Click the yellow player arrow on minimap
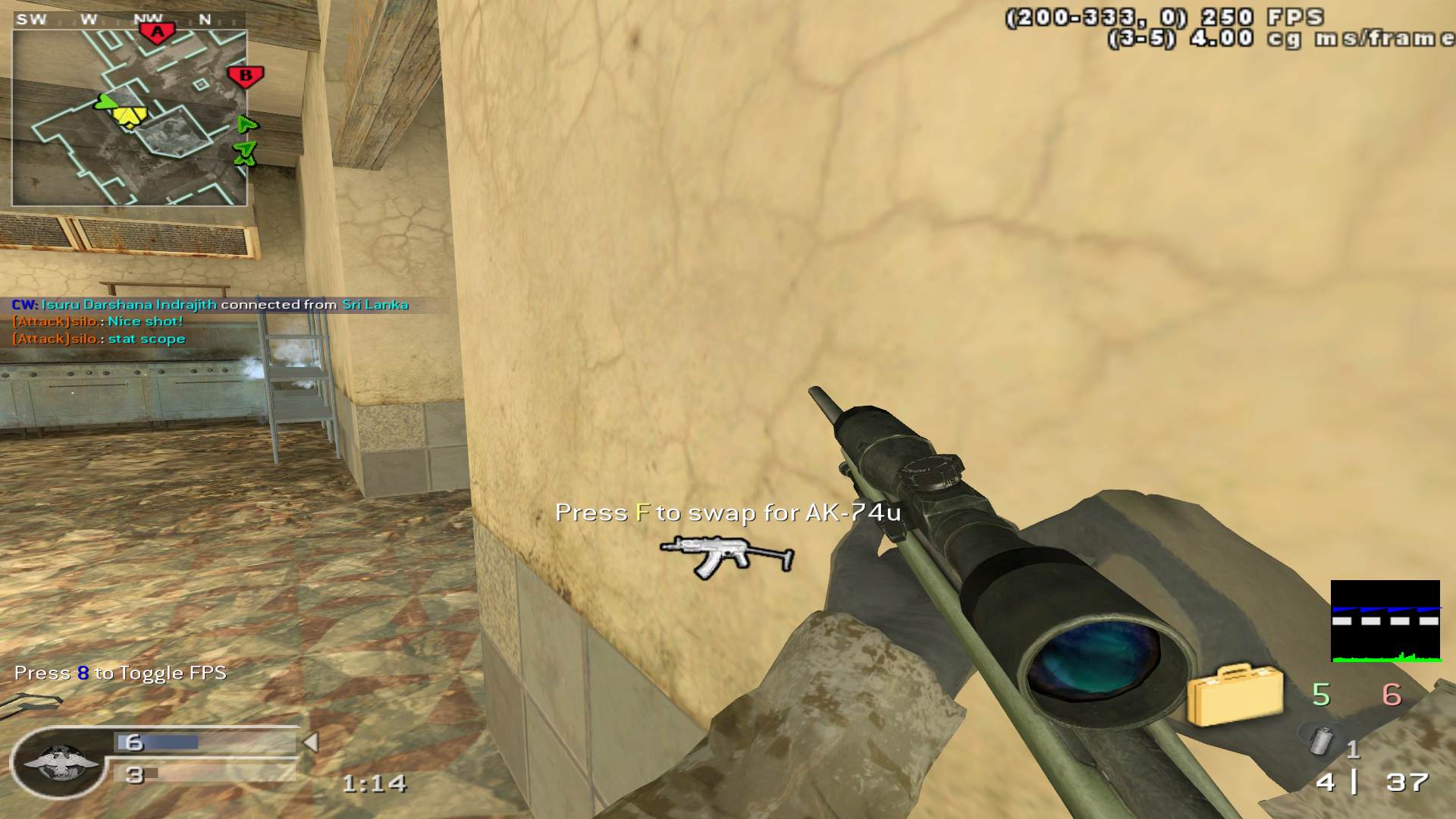The image size is (1456, 819). (x=129, y=116)
